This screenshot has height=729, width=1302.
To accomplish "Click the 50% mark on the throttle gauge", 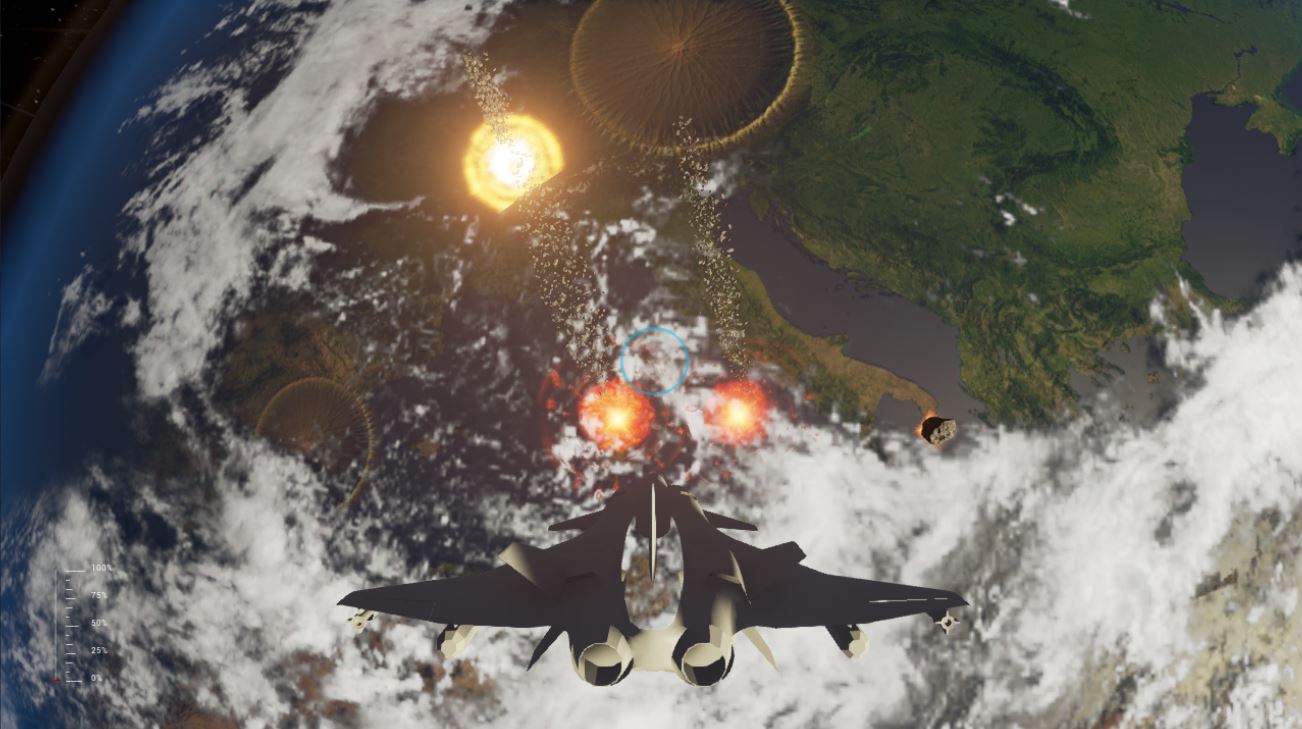I will tap(72, 622).
